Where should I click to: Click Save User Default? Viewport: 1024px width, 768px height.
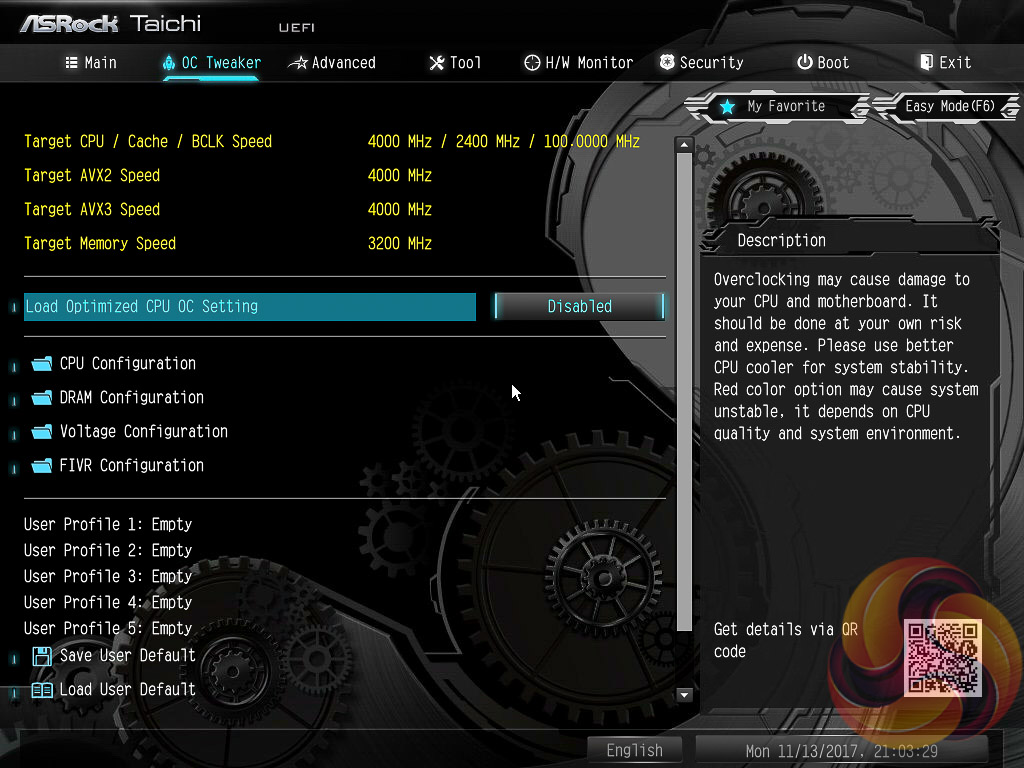(127, 656)
